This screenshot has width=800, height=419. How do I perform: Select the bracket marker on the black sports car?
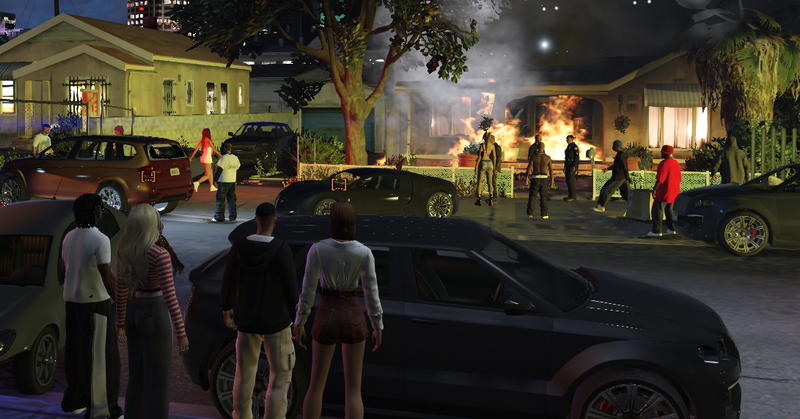338,184
